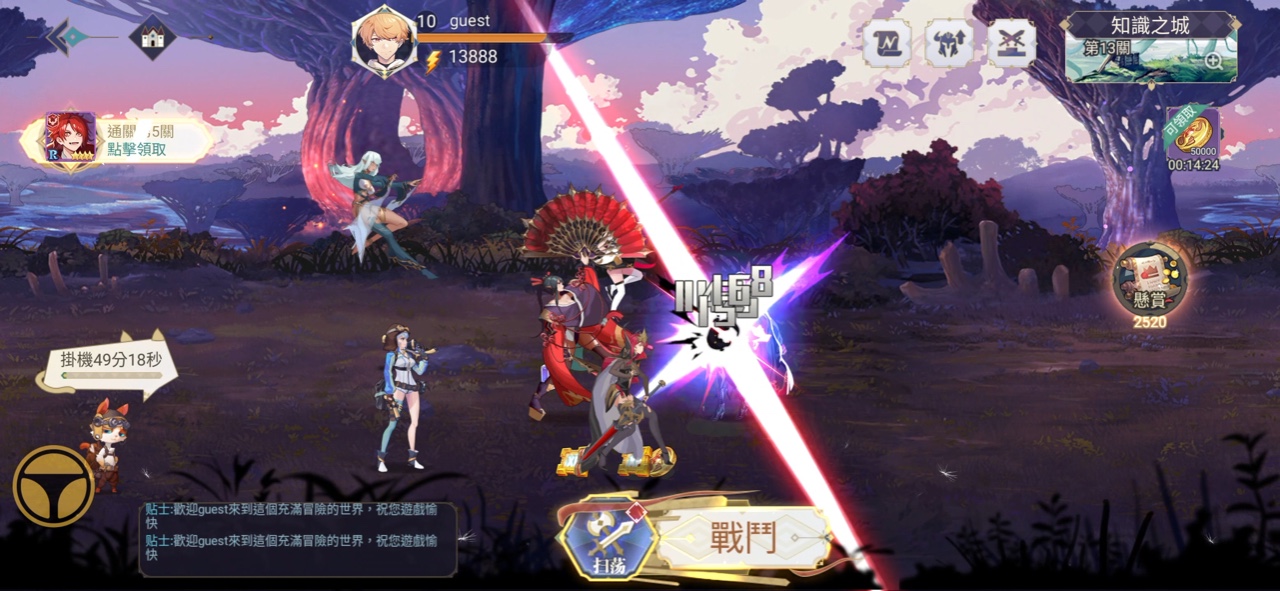Open the armor upgrade icon
The height and width of the screenshot is (591, 1280).
click(948, 44)
